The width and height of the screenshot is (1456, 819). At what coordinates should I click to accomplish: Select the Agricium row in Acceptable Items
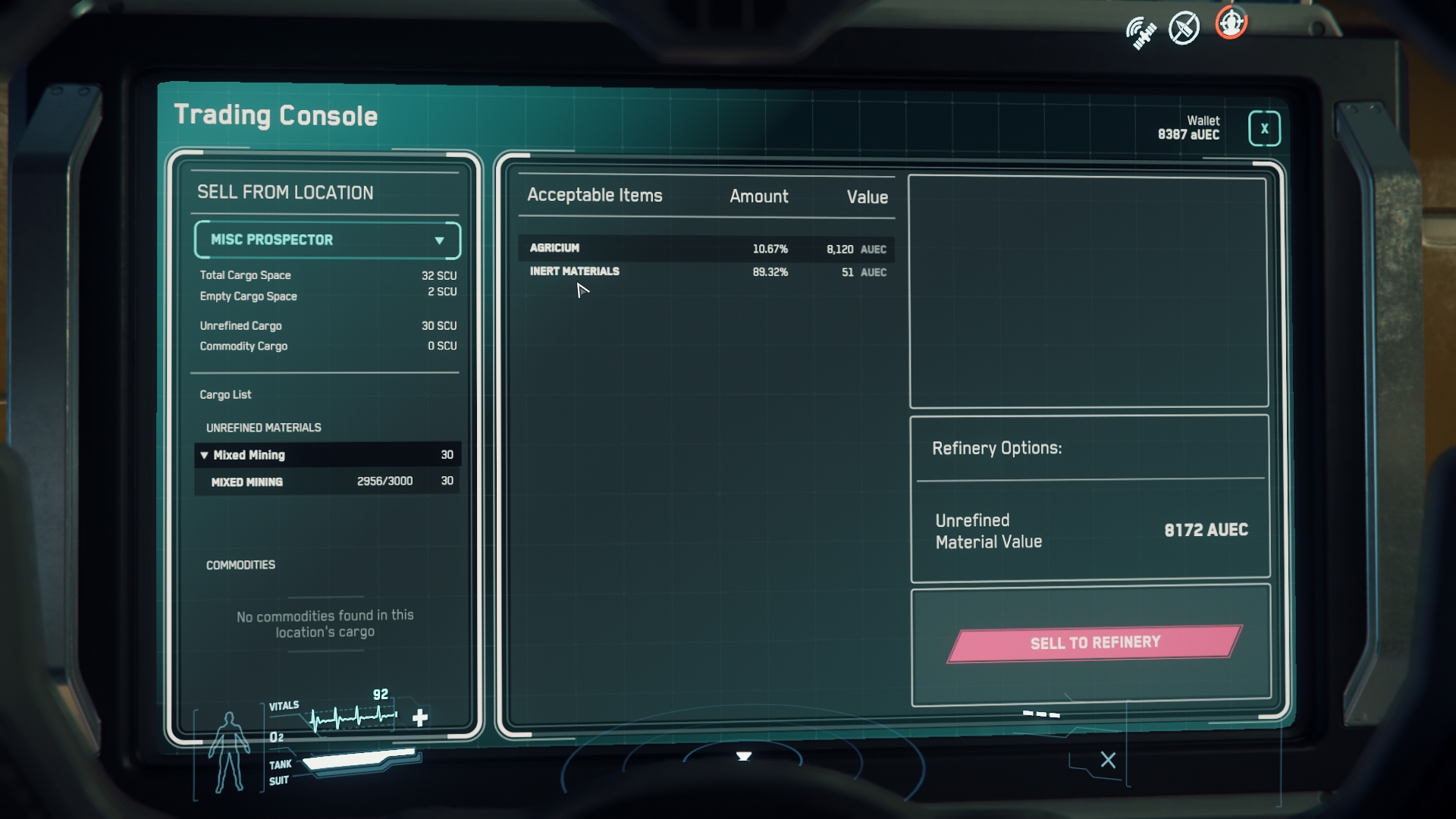[706, 249]
